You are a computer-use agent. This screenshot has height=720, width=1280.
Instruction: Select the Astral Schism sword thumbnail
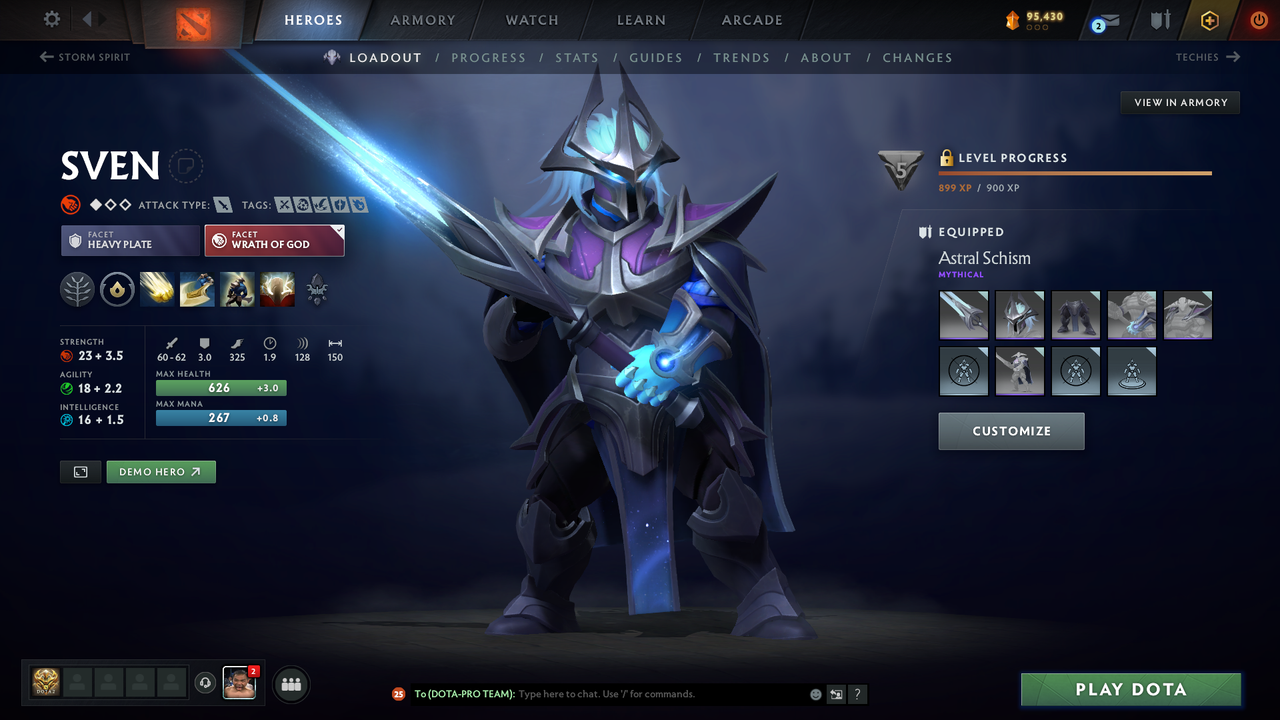pos(963,314)
